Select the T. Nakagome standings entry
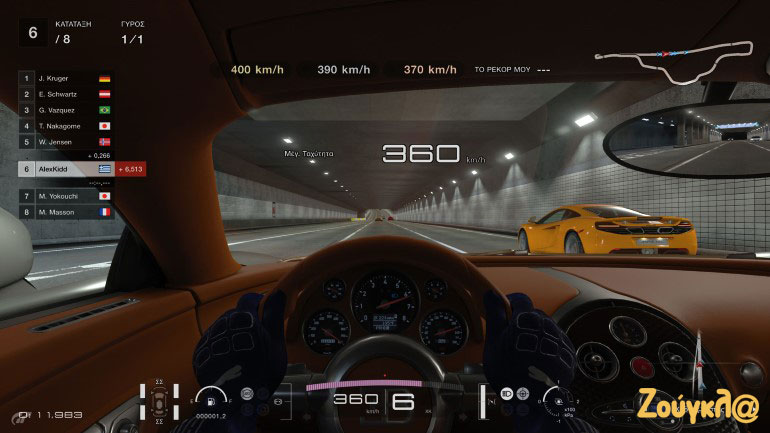This screenshot has height=433, width=770. (65, 126)
